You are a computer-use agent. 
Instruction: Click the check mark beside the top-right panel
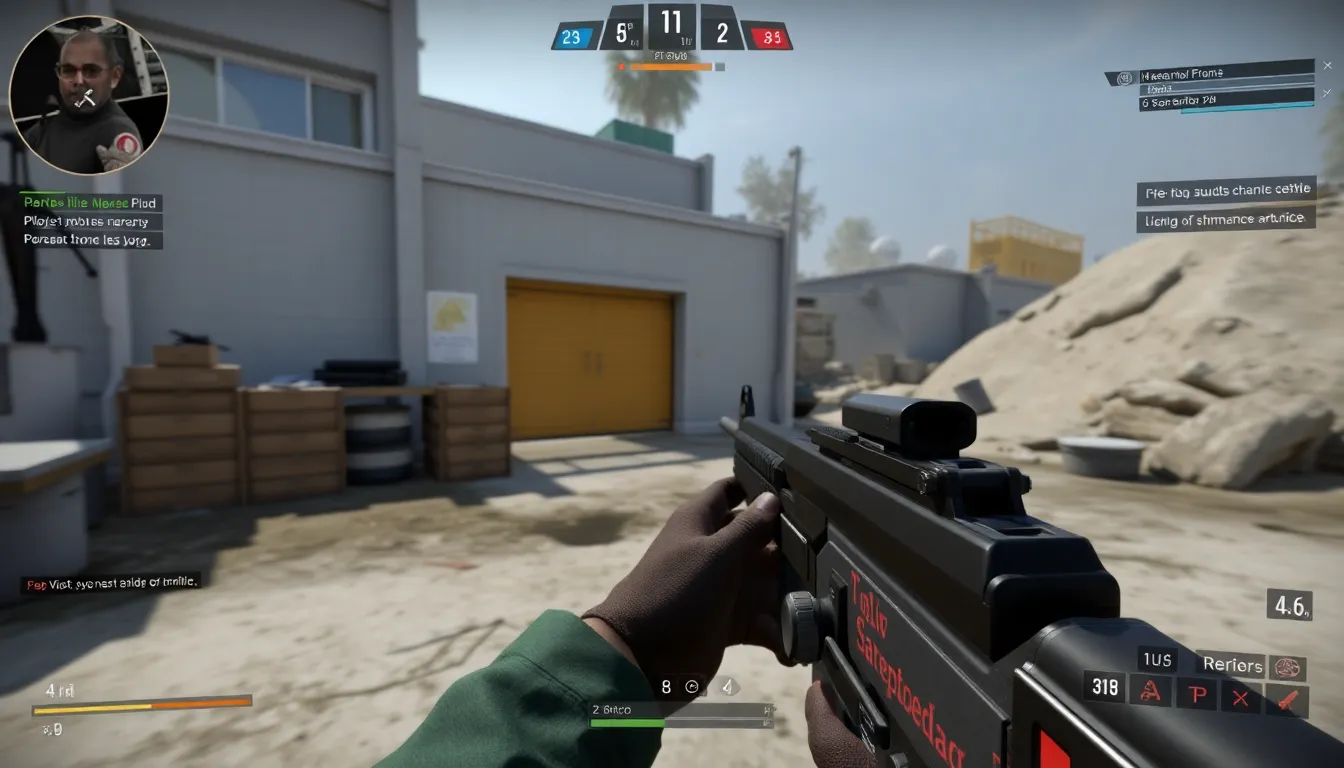point(1327,93)
